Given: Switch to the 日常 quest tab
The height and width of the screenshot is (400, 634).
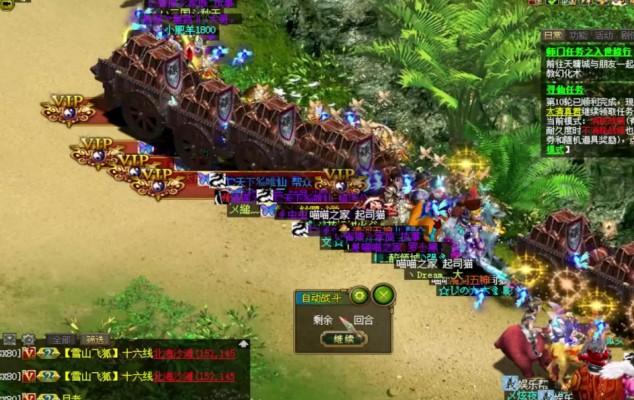Looking at the screenshot, I should click(553, 34).
